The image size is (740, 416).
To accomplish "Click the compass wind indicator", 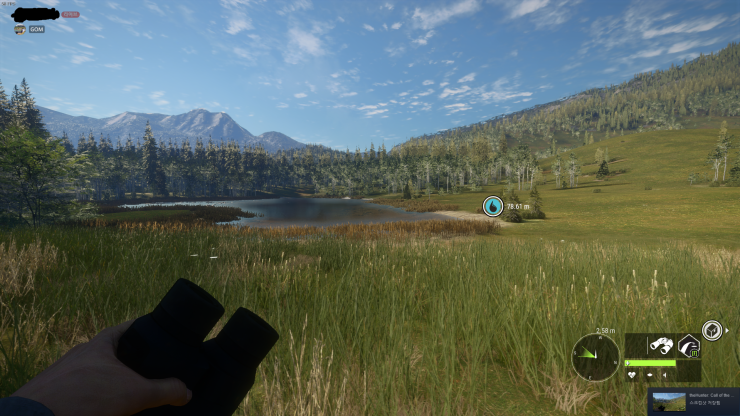I will tap(595, 357).
